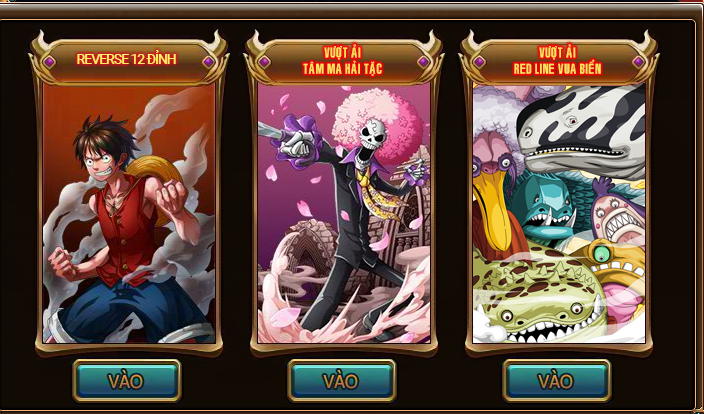
Task: Enter the Reverse 12 Đỉnh mode via VÀO
Action: tap(127, 380)
